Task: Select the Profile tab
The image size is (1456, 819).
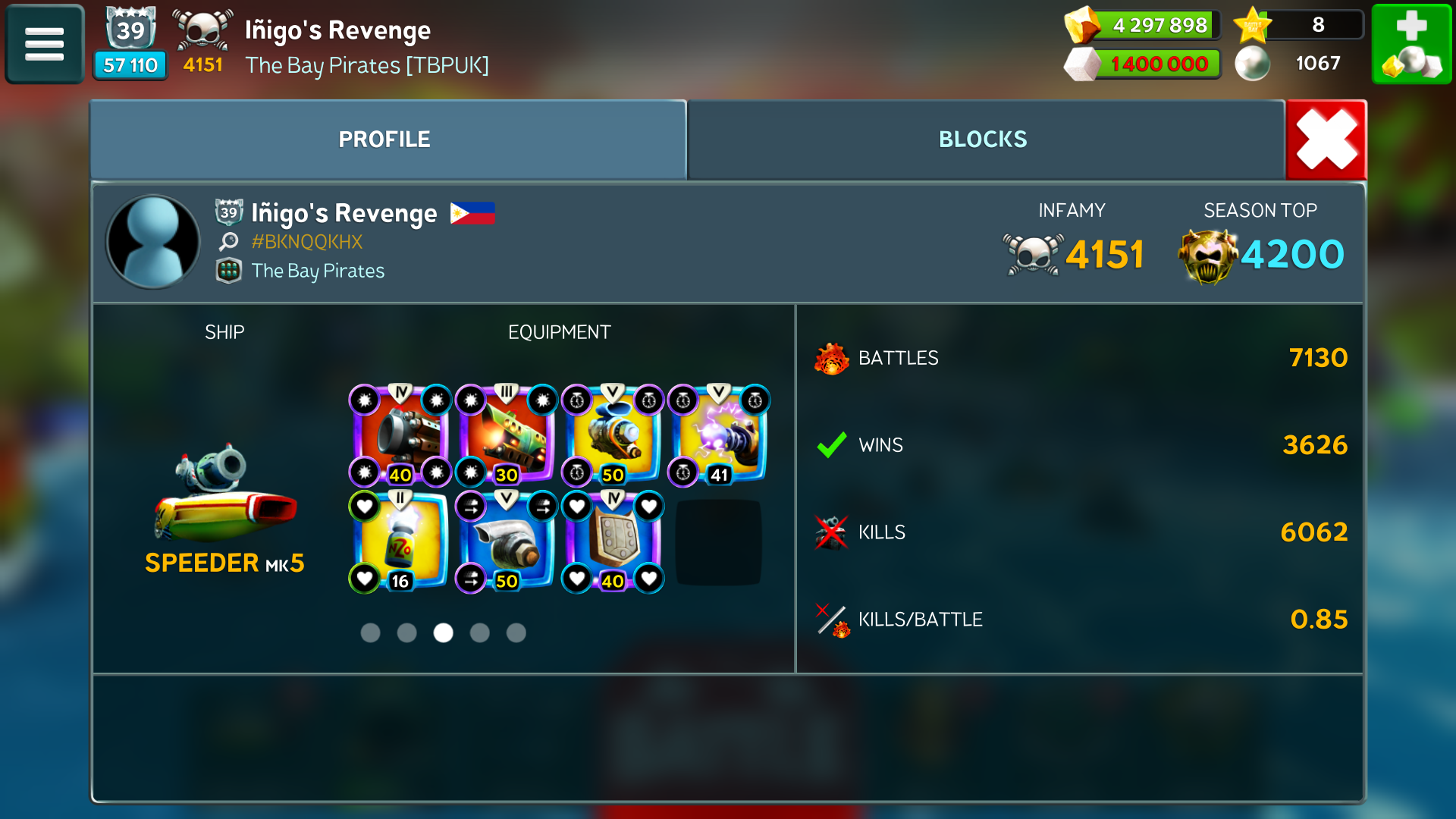Action: [x=384, y=140]
